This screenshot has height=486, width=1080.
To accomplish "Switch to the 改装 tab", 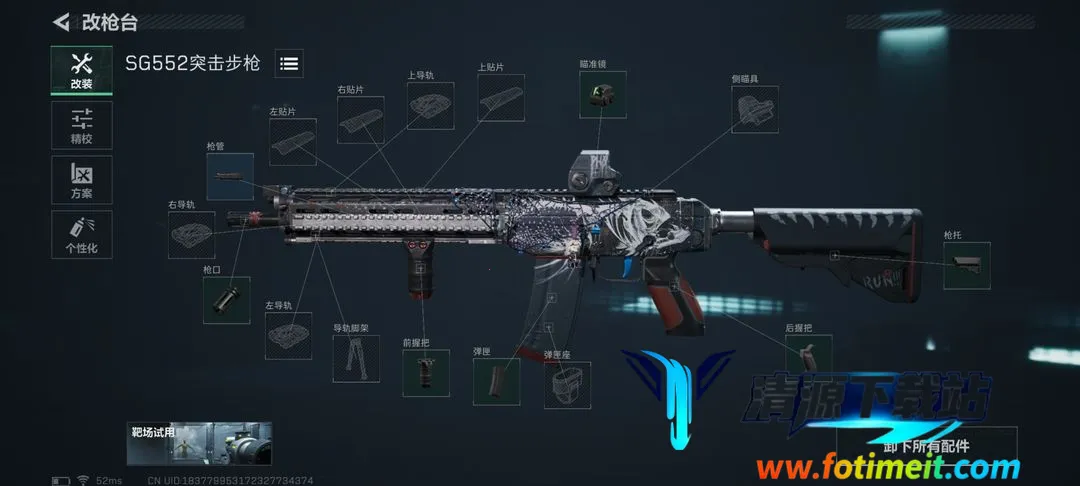I will coord(82,70).
